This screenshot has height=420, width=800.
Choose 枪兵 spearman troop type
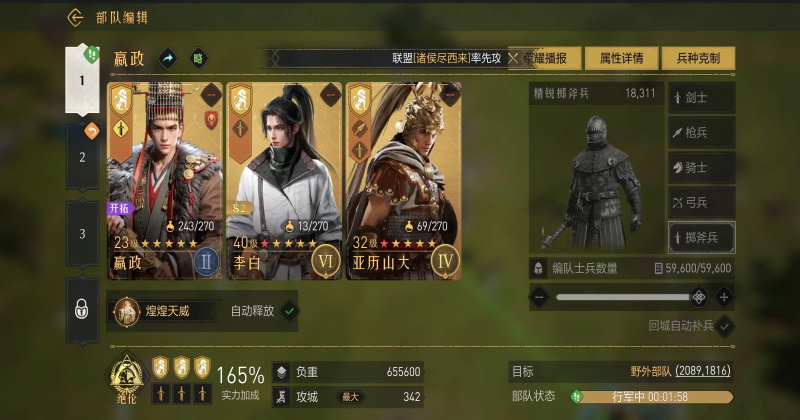tap(701, 132)
